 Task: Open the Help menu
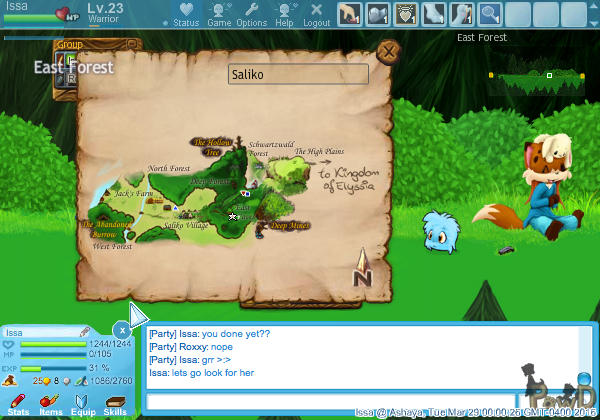[284, 14]
